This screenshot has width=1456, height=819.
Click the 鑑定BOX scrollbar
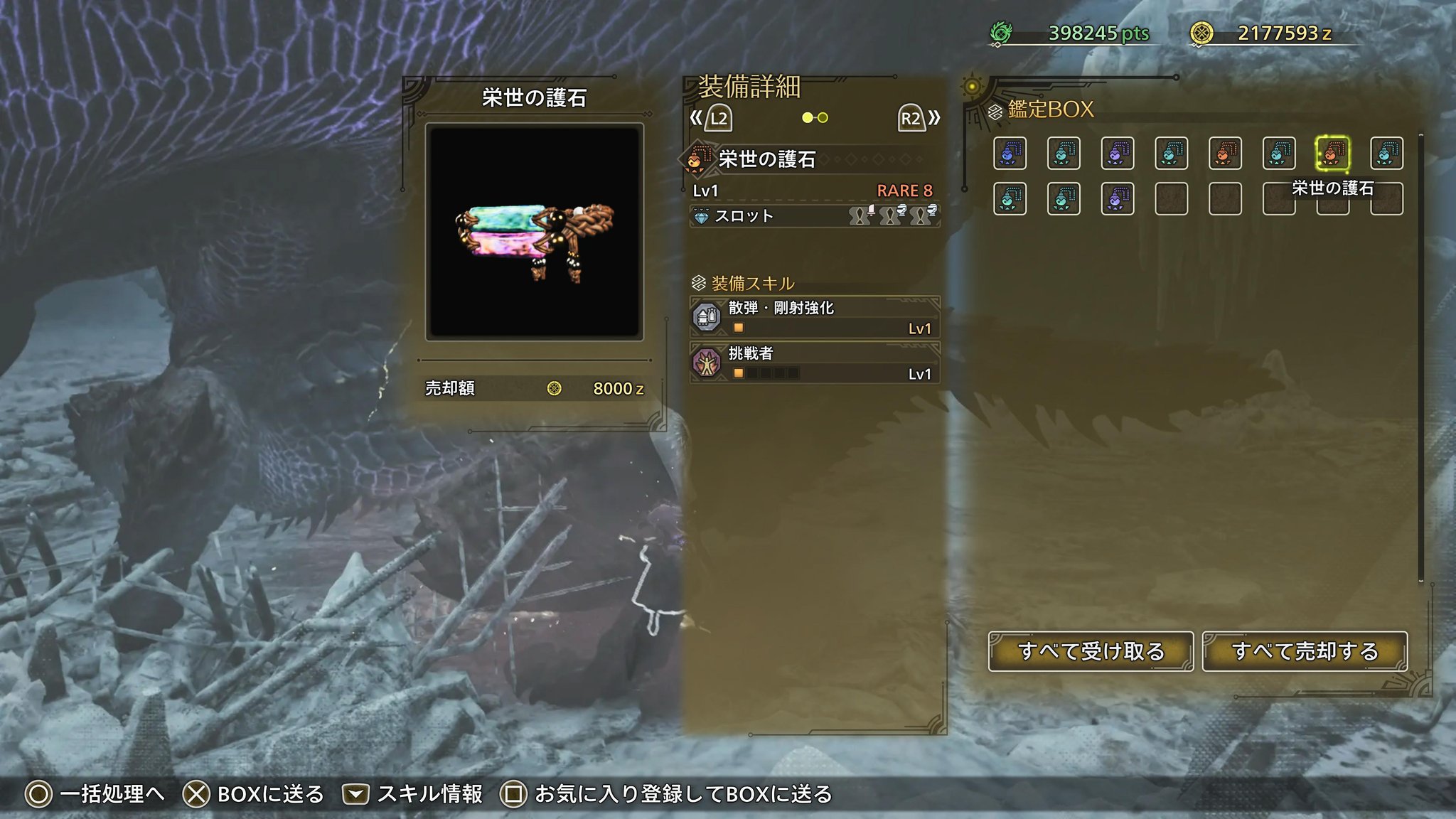[x=1420, y=355]
